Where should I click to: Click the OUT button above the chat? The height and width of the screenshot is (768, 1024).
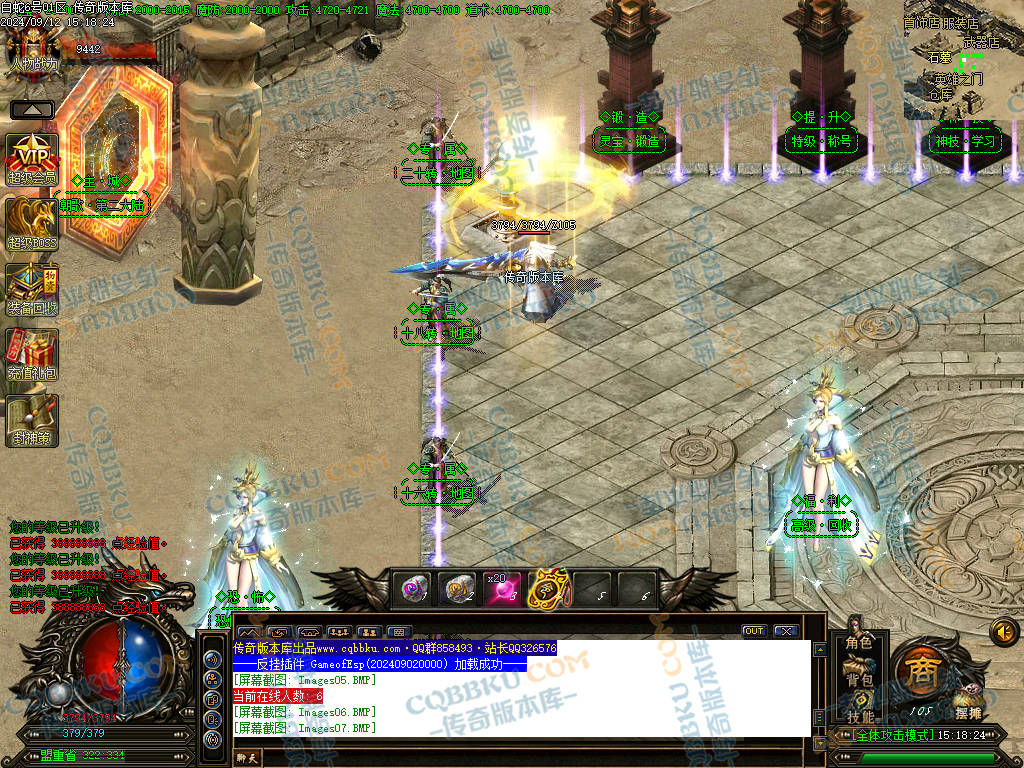[x=754, y=631]
